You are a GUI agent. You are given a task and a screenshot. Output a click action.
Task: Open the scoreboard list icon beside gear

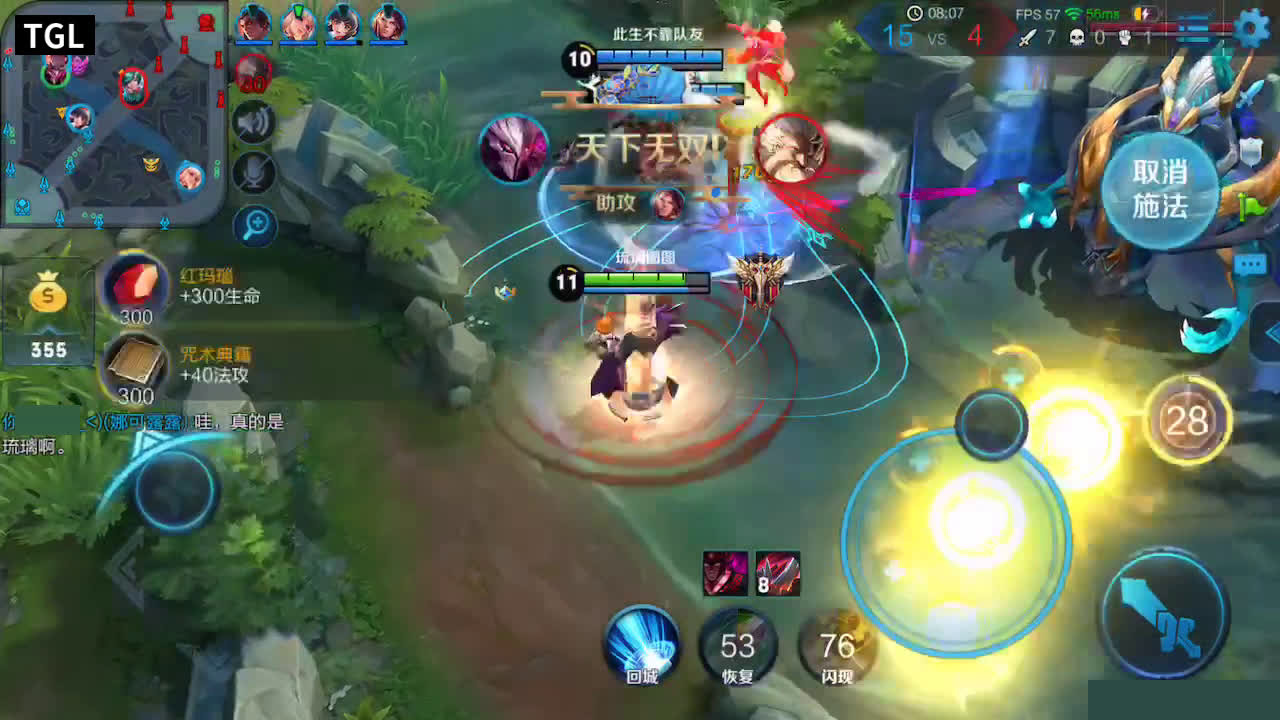[1195, 28]
